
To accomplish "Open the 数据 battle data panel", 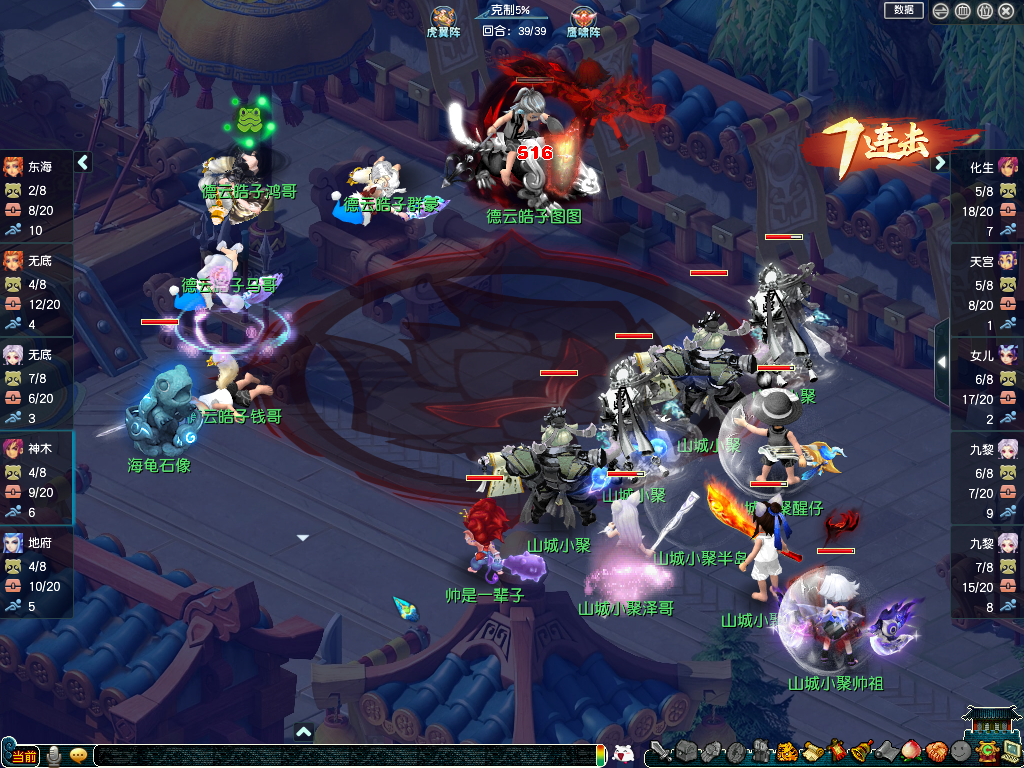I will click(x=903, y=10).
